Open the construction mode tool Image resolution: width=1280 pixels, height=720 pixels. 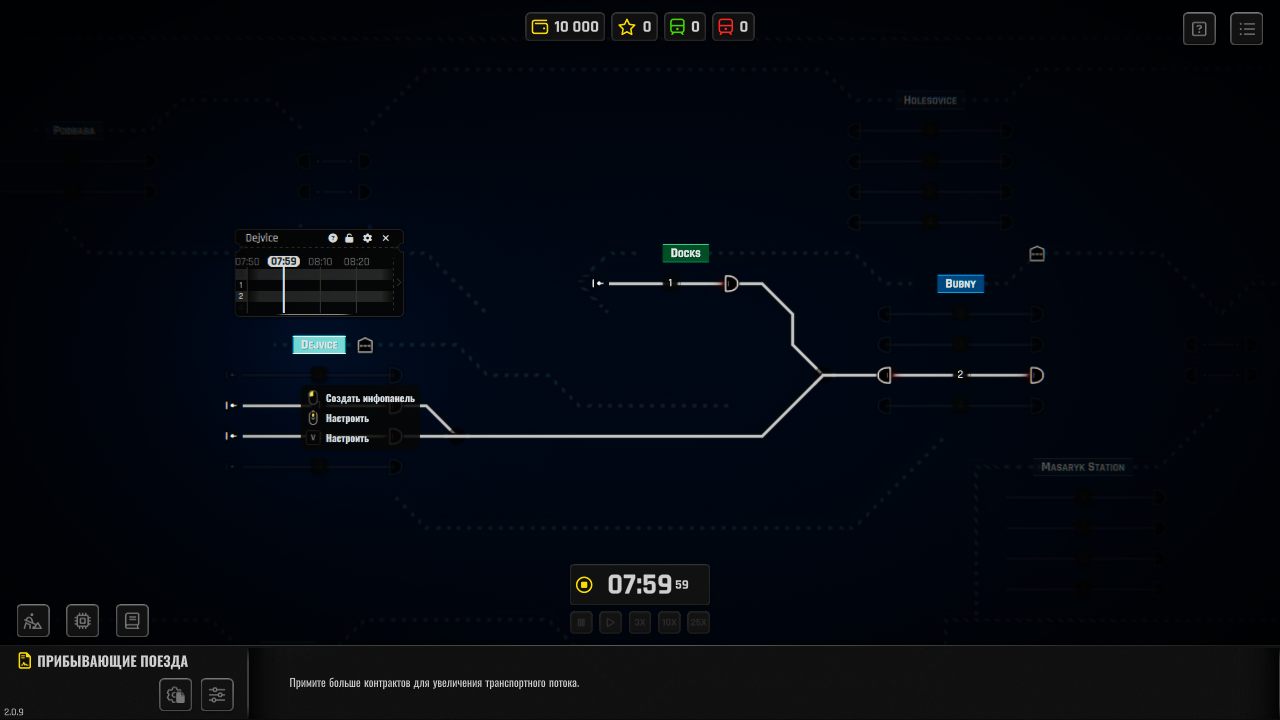(x=33, y=620)
